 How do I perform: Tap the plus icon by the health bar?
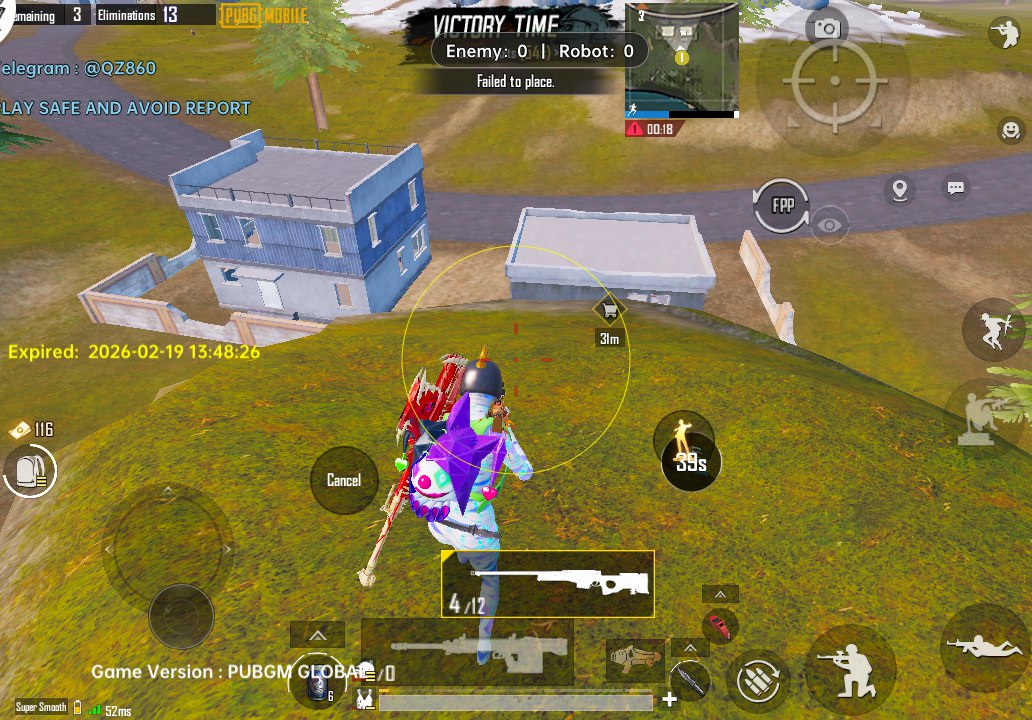click(670, 699)
